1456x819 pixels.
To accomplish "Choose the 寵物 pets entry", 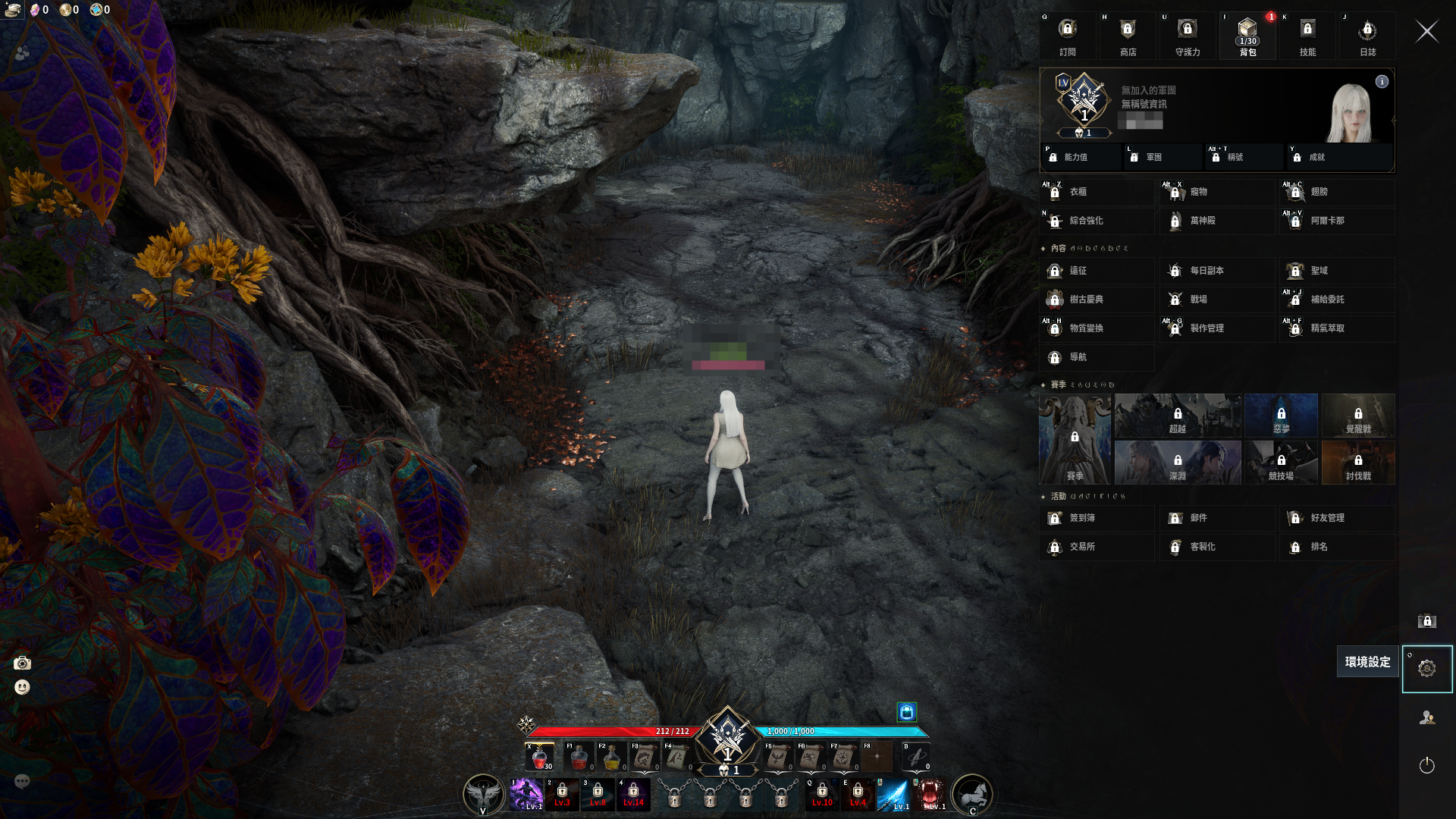I will 1216,192.
